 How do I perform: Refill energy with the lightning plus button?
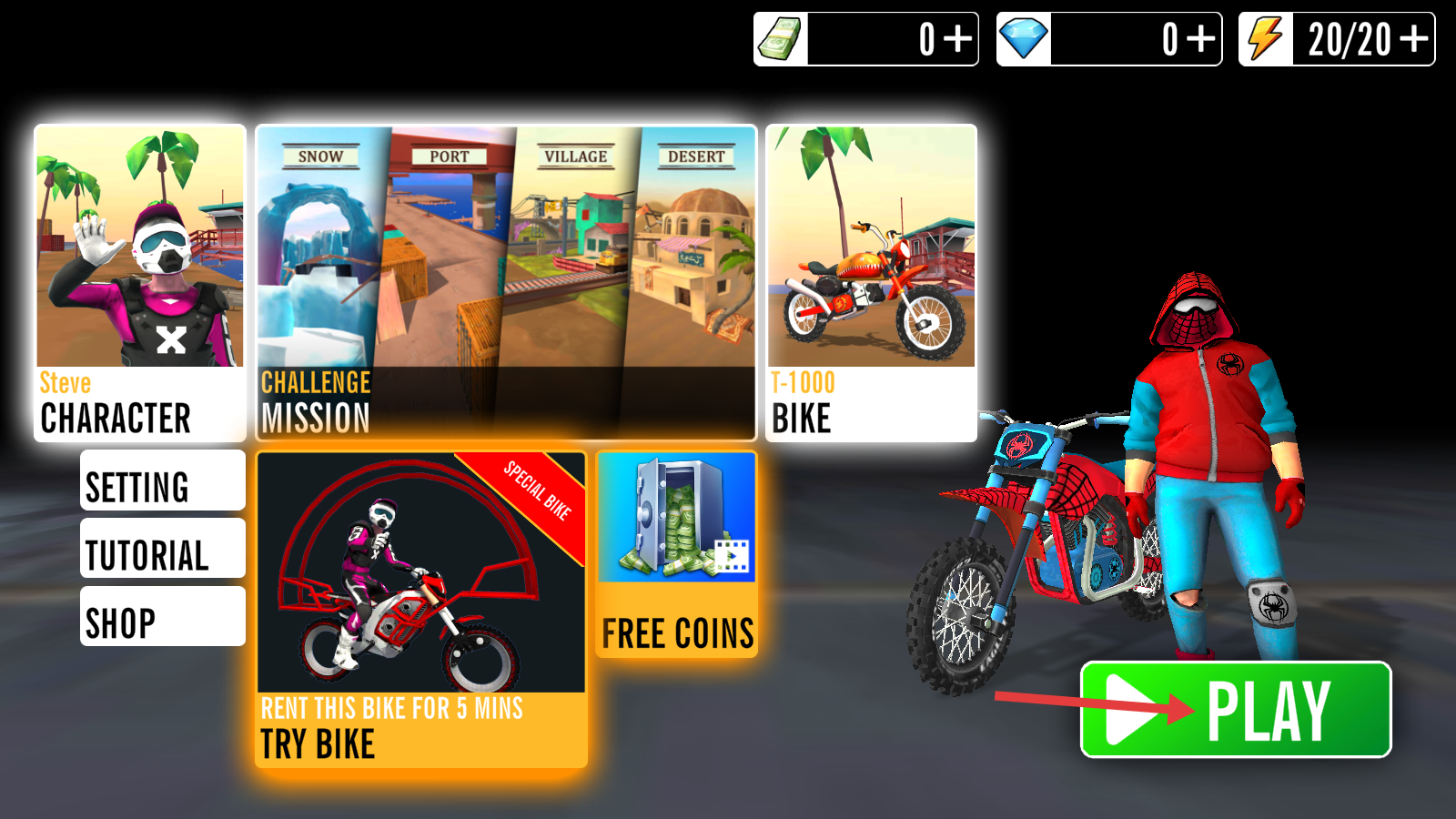(x=1414, y=39)
